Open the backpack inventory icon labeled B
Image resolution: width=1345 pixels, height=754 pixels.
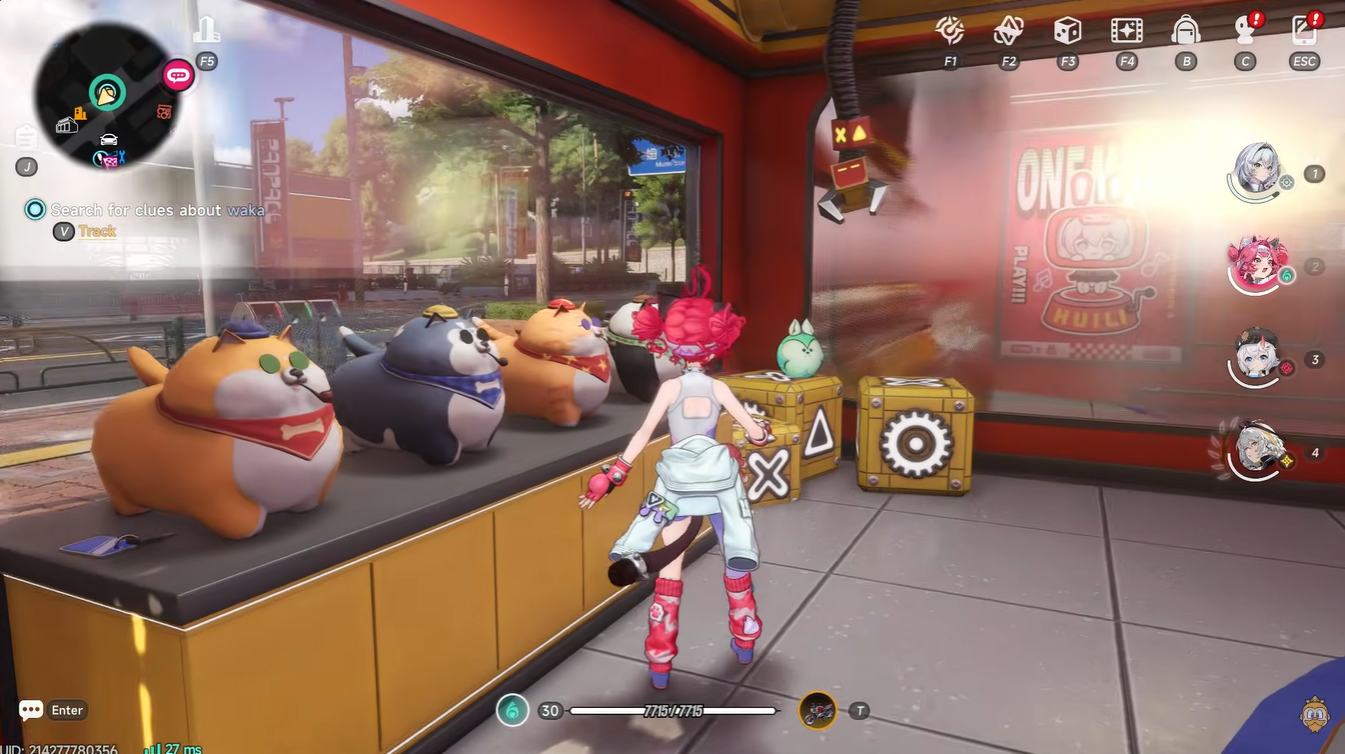pyautogui.click(x=1186, y=31)
